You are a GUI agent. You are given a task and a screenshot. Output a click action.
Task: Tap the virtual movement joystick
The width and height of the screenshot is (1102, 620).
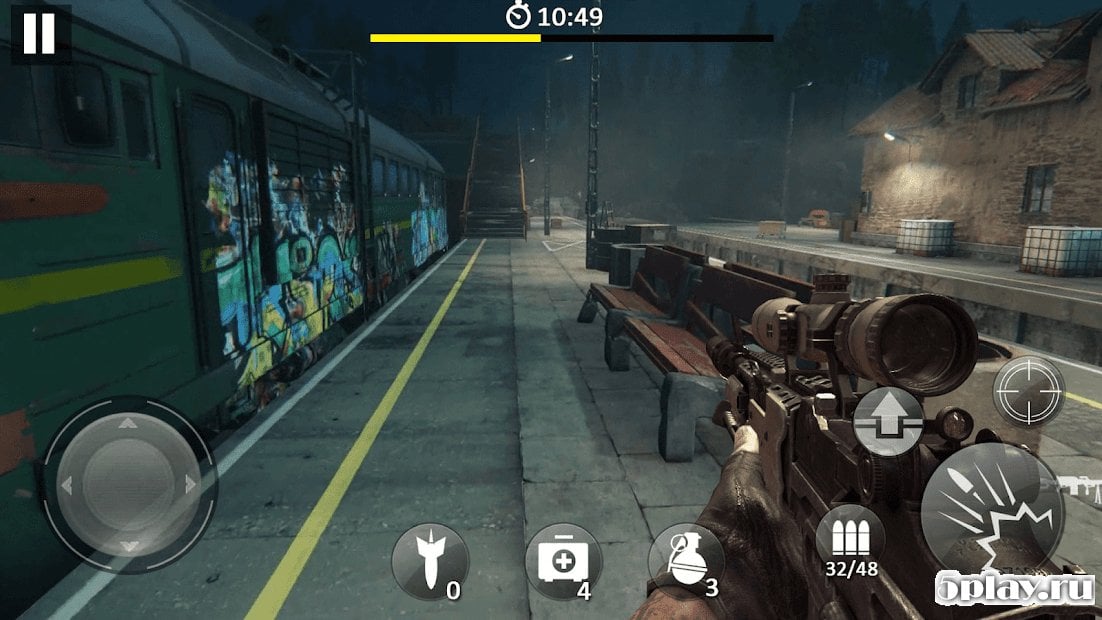click(127, 485)
